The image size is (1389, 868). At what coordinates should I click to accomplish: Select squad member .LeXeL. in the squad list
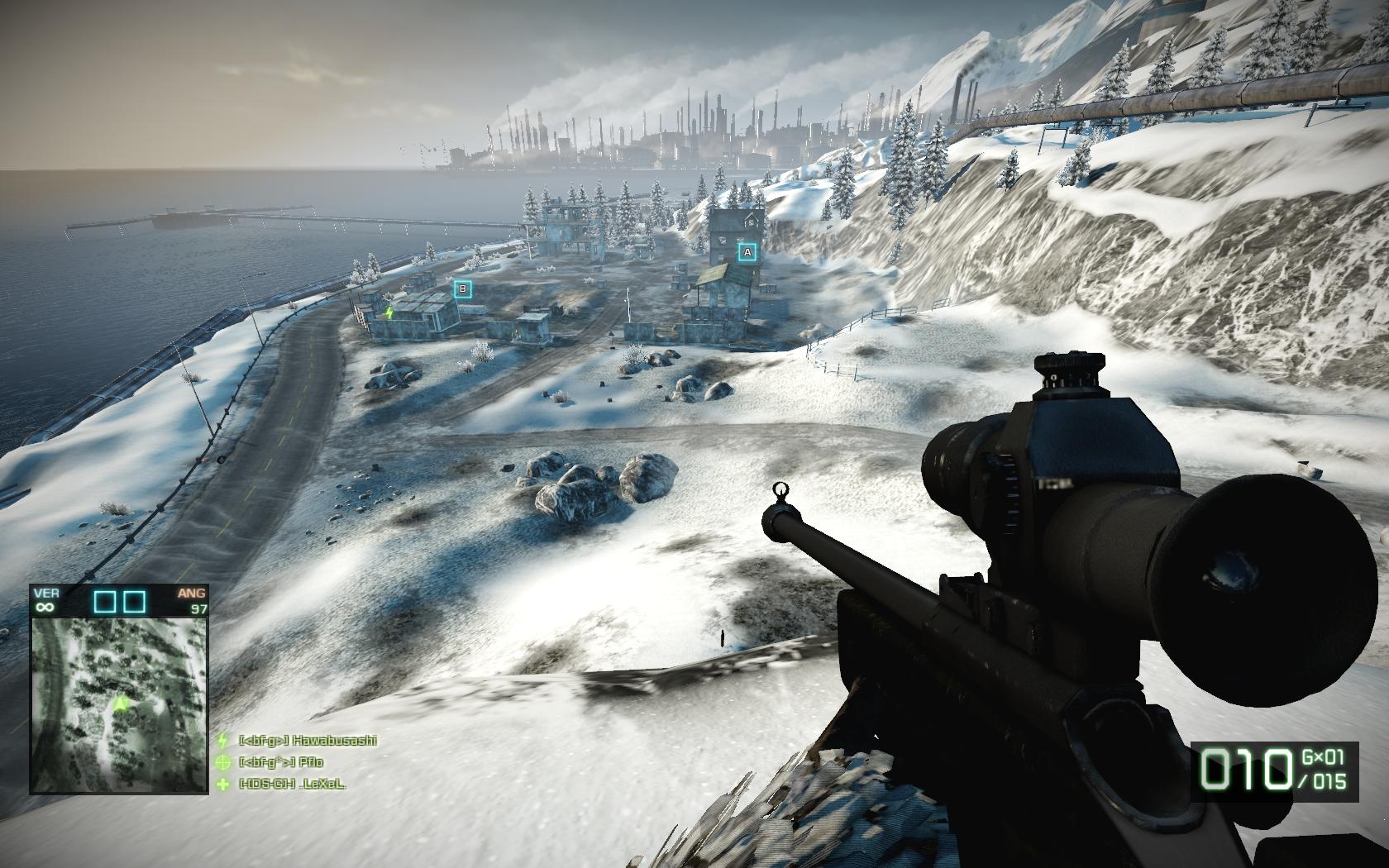pos(292,784)
